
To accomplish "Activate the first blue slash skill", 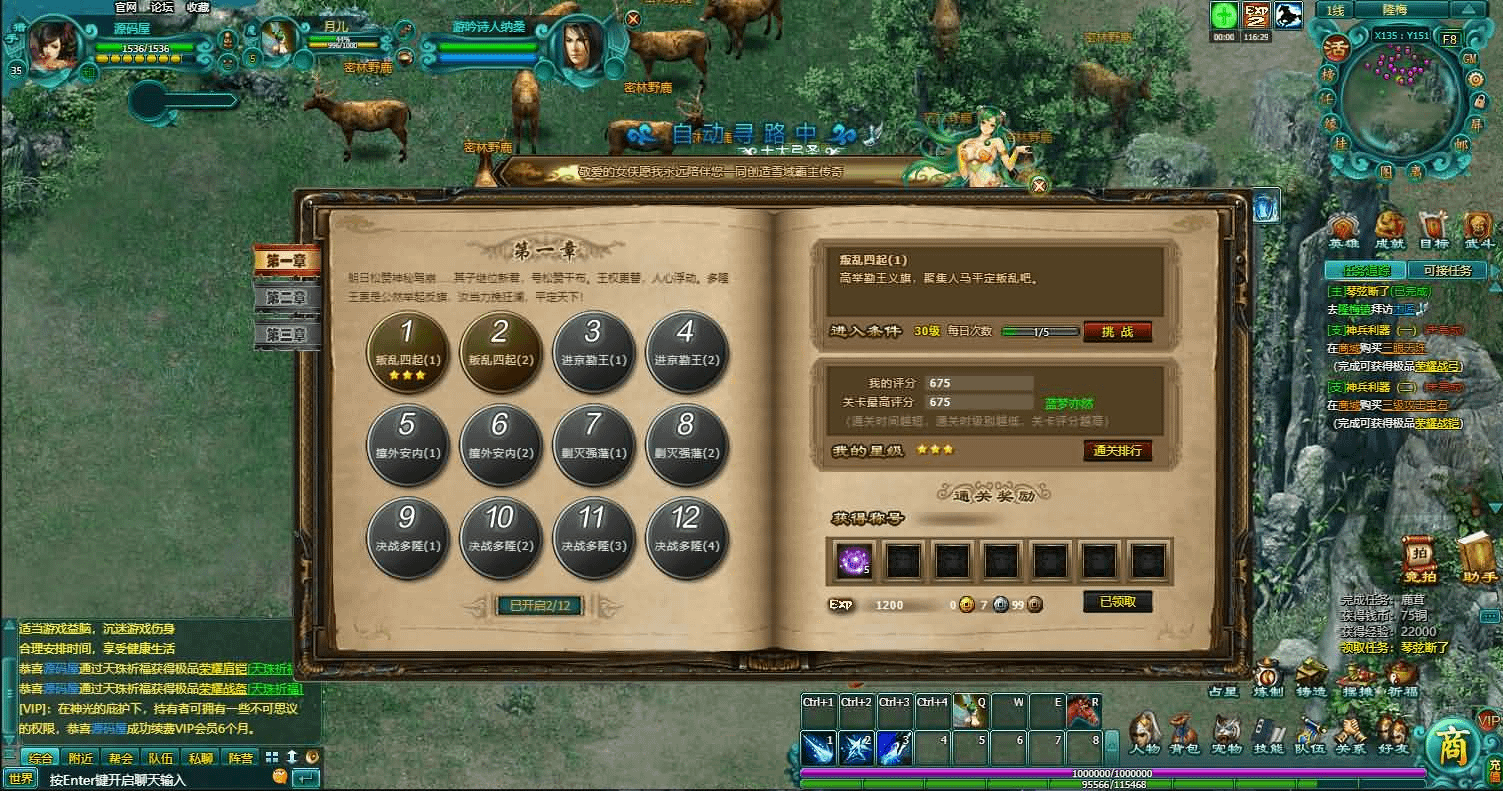I will click(x=818, y=747).
